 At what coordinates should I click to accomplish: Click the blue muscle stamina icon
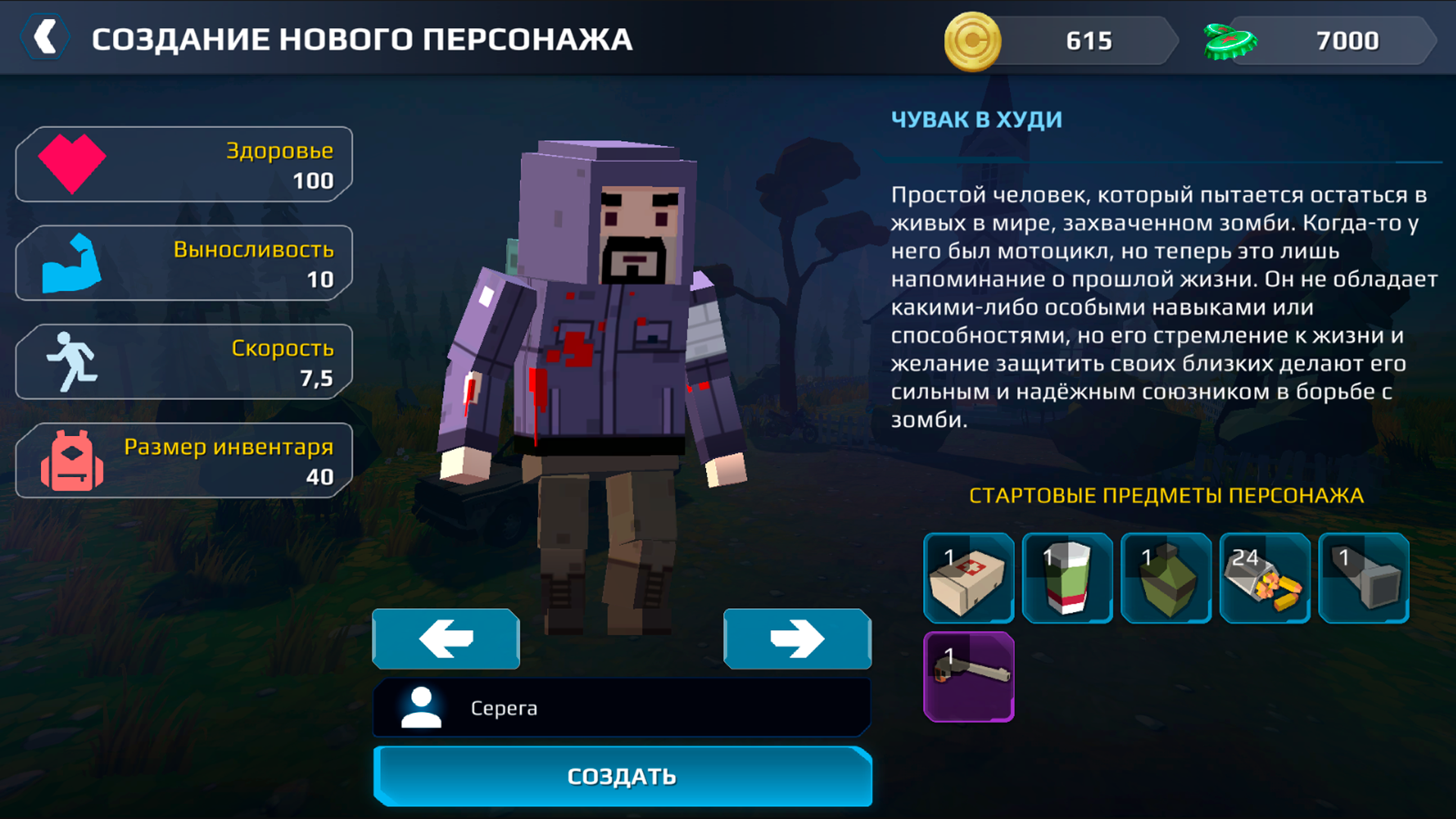(x=72, y=262)
